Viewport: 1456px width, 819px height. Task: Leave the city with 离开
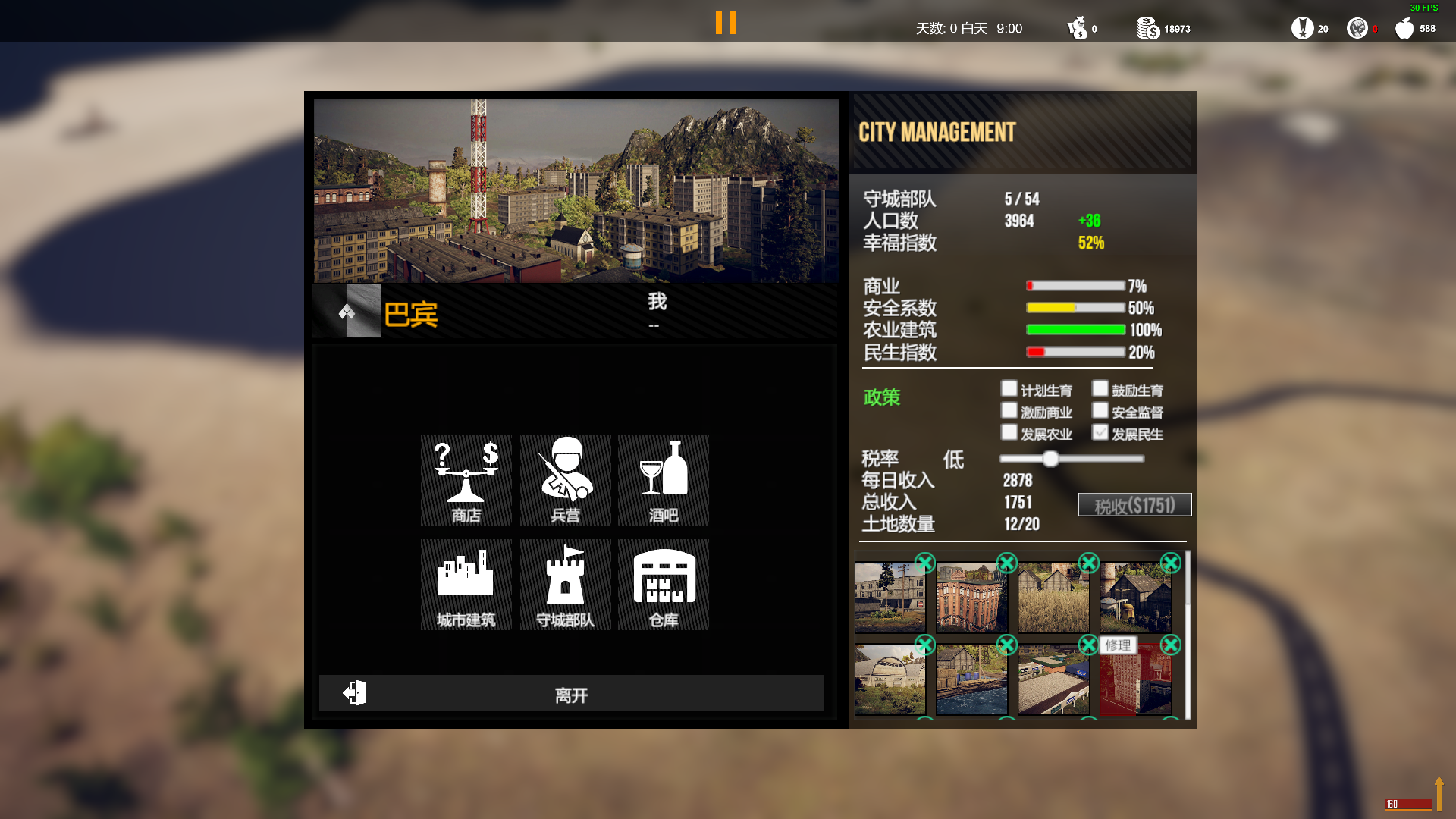(571, 694)
